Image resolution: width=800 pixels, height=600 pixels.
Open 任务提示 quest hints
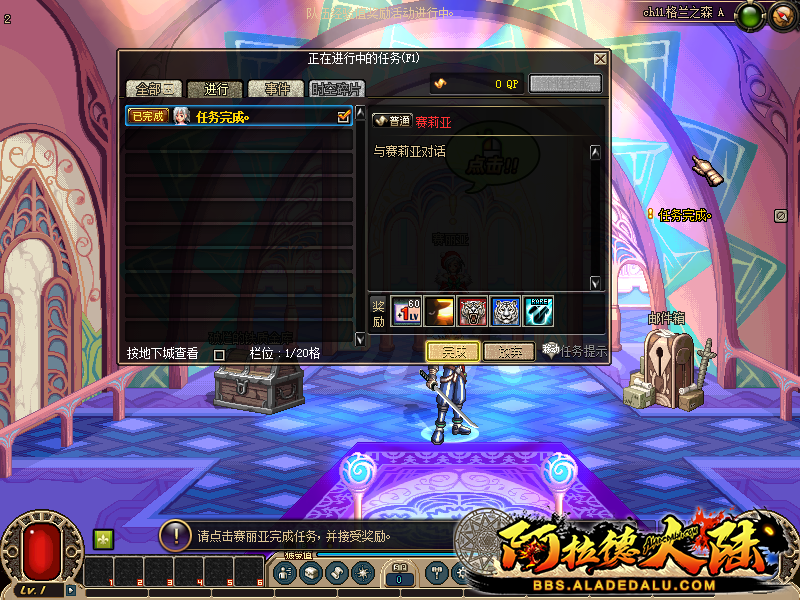tap(576, 351)
